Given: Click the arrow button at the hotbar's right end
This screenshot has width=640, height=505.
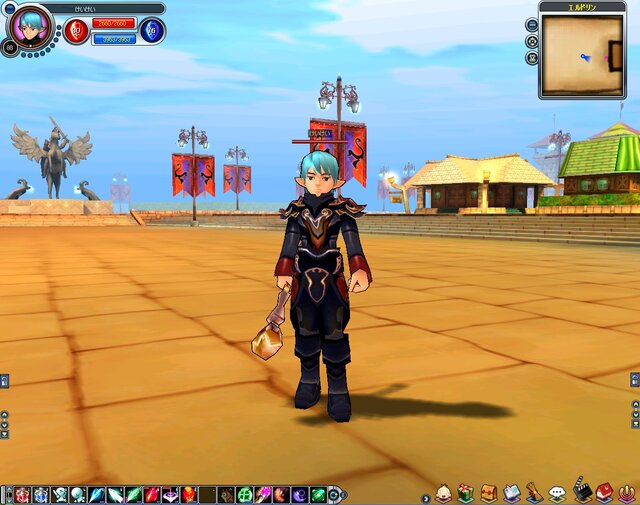Looking at the screenshot, I should (334, 494).
